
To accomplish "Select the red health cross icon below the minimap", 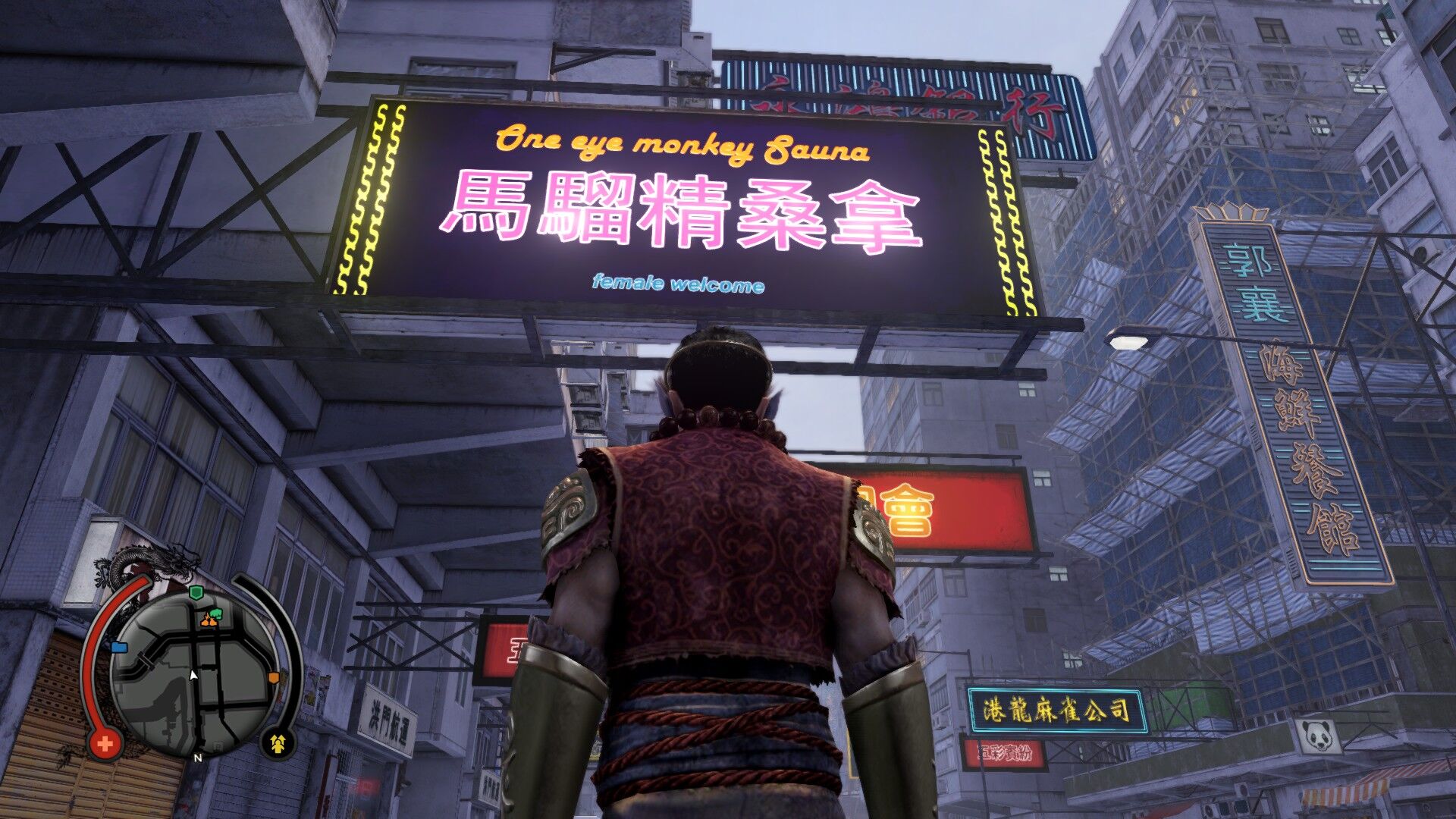I will [105, 743].
